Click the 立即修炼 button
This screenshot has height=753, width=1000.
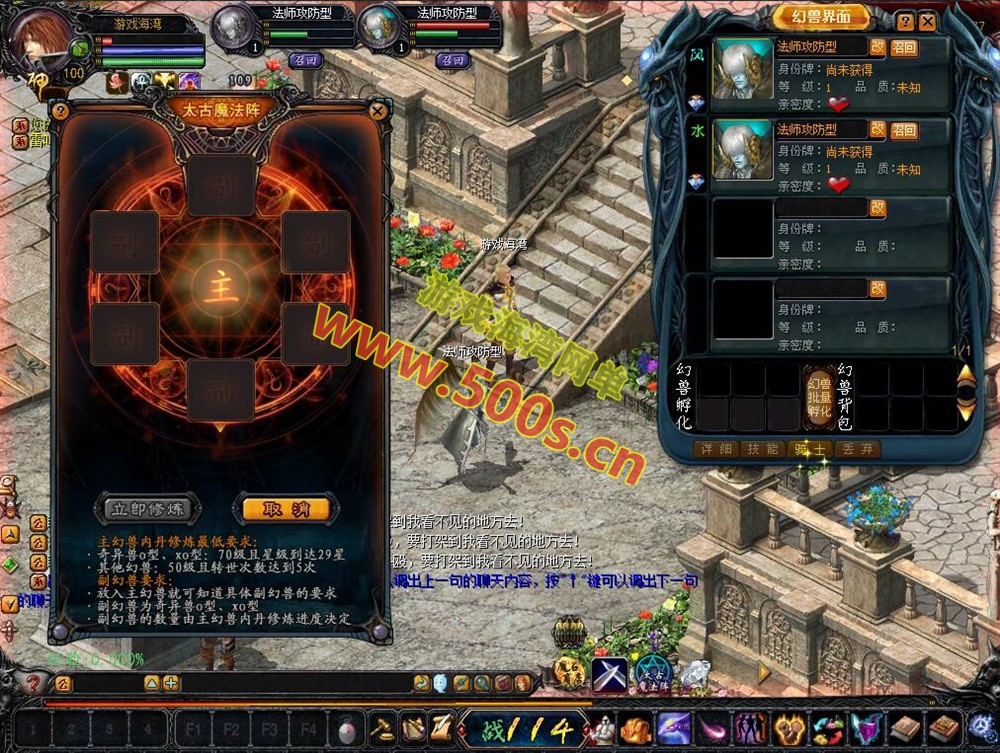(x=149, y=508)
